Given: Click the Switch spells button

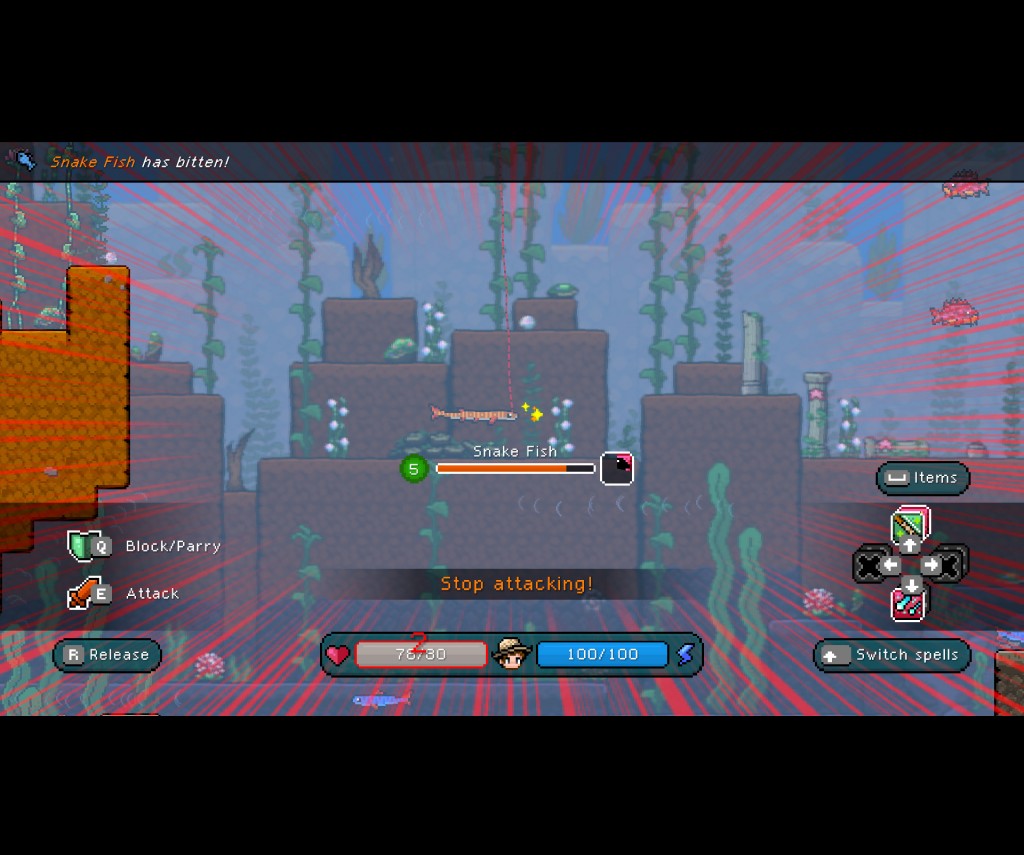Looking at the screenshot, I should click(892, 655).
